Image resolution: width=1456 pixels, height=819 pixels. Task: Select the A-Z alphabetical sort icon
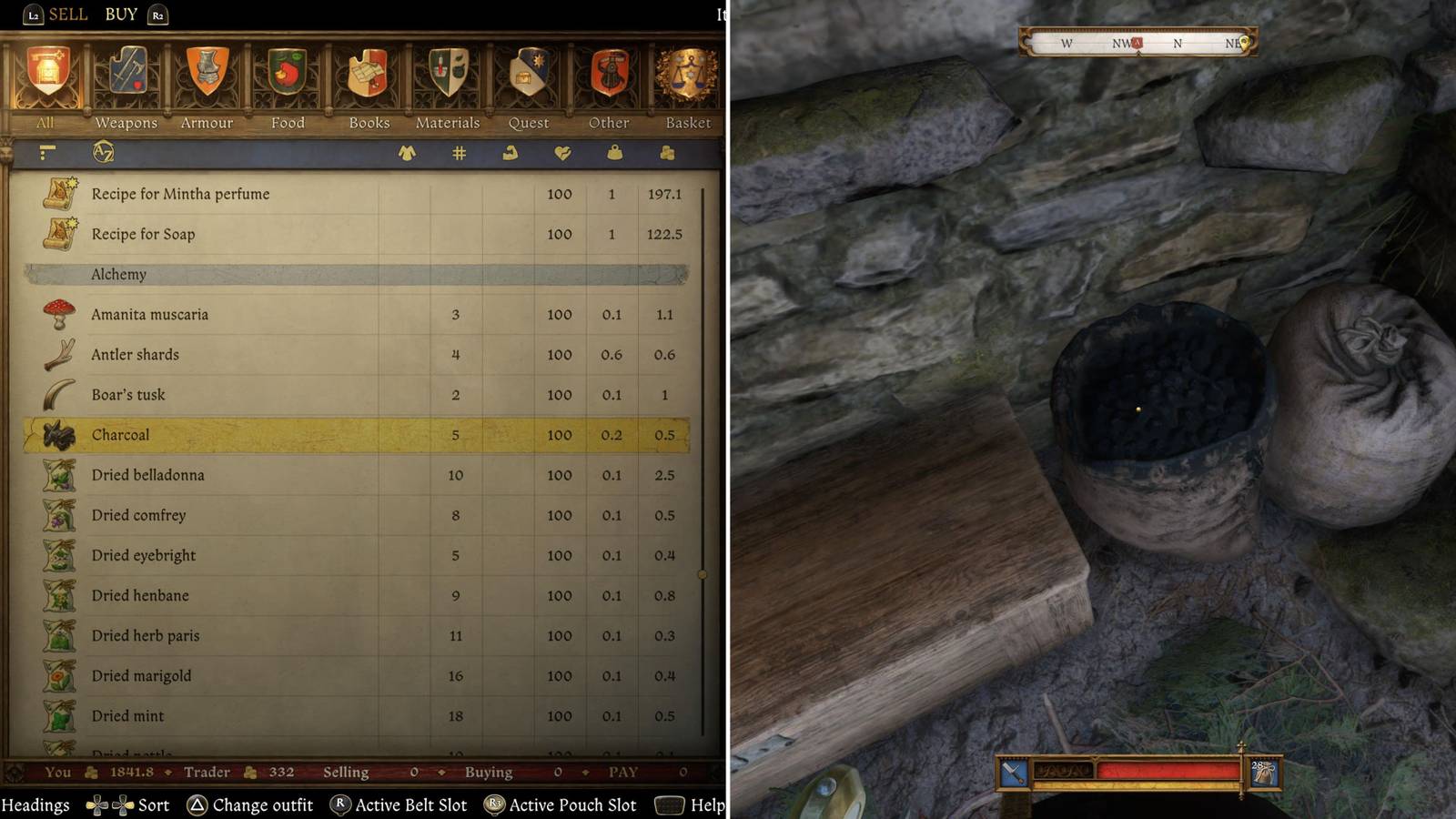[x=103, y=154]
